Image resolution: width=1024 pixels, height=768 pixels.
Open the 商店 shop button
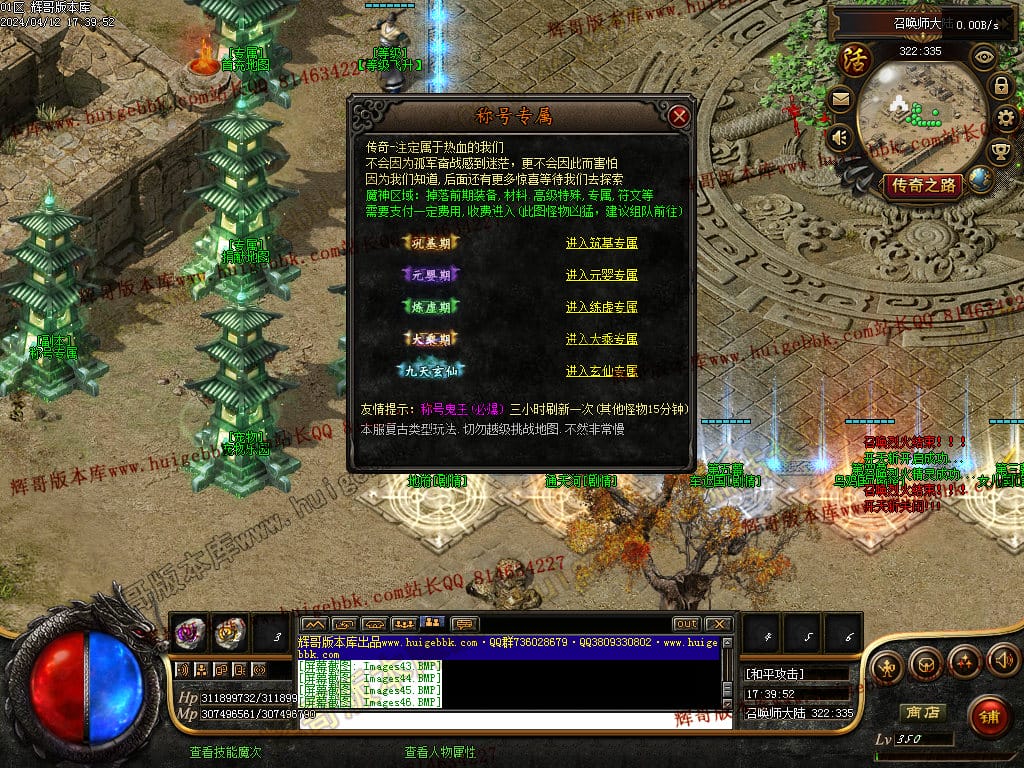point(922,712)
